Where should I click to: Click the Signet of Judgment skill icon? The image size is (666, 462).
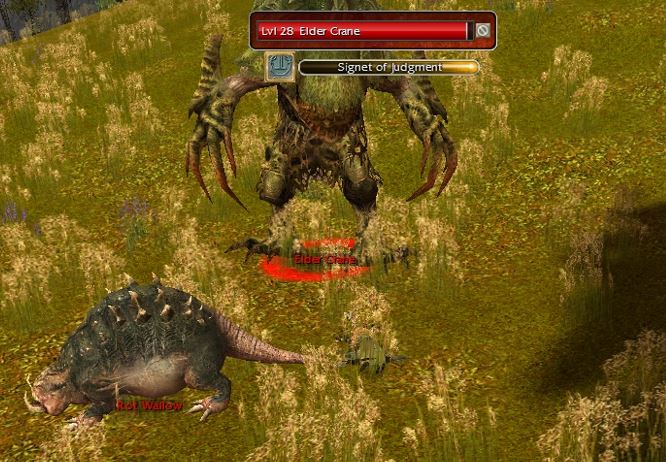[279, 67]
